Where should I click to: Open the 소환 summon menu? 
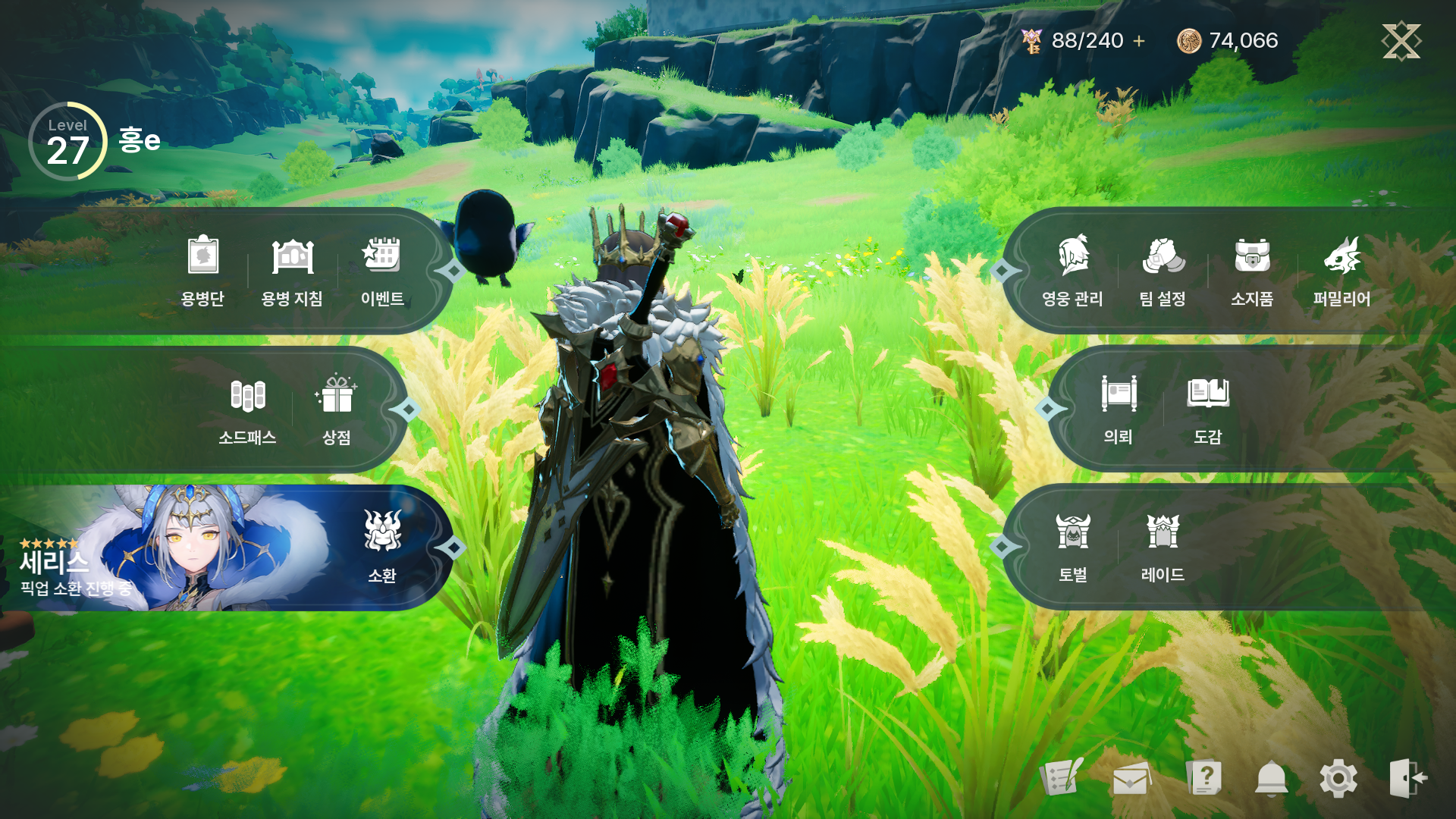tap(382, 546)
